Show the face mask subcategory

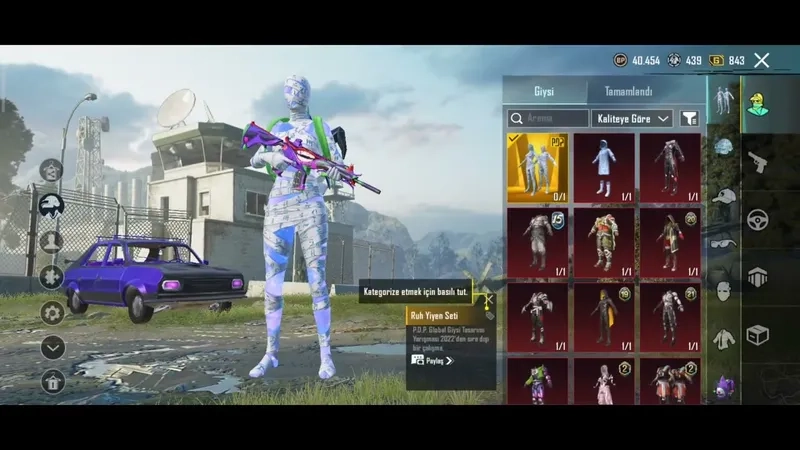coord(722,290)
